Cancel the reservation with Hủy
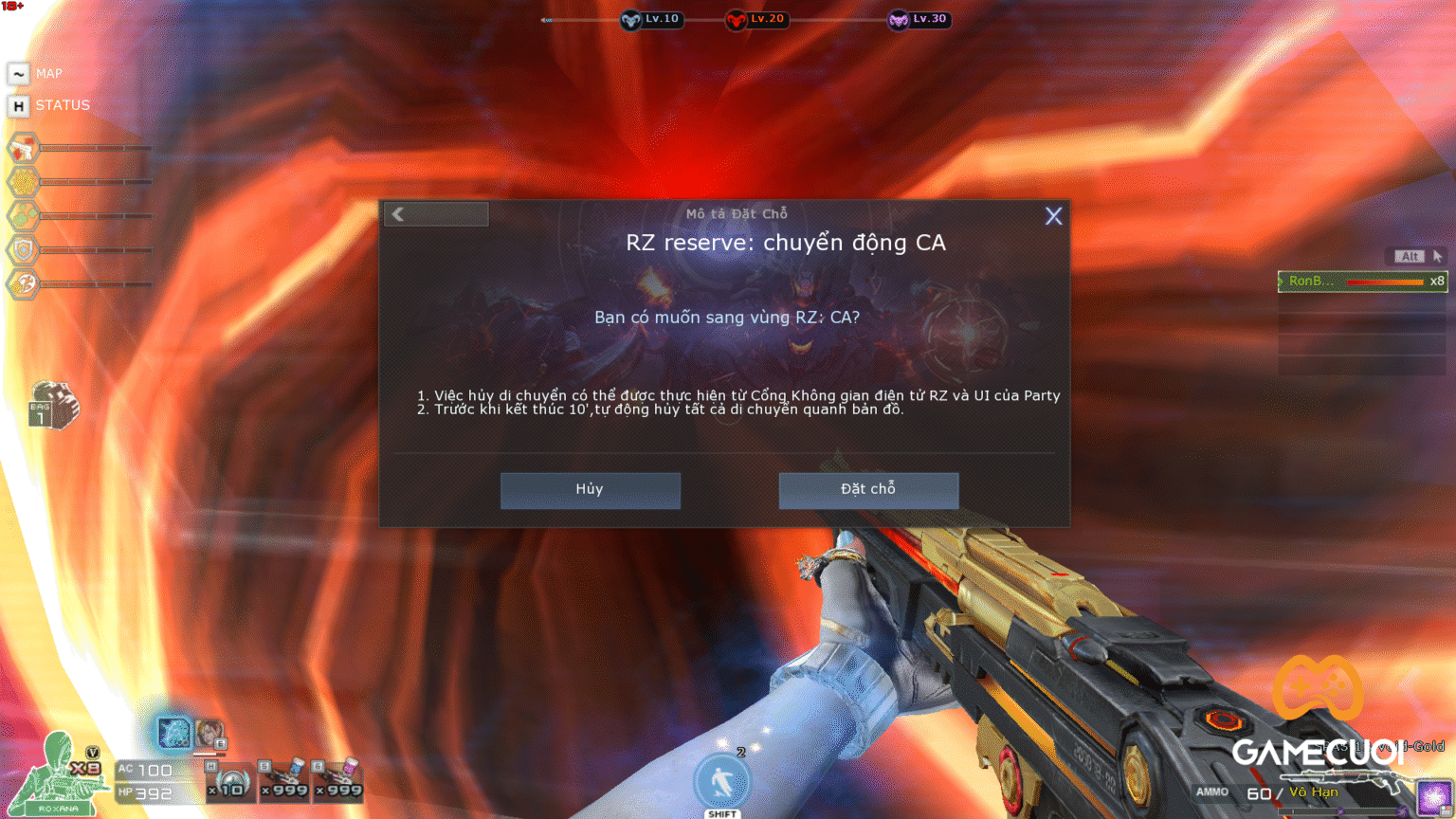The width and height of the screenshot is (1456, 819). click(590, 489)
